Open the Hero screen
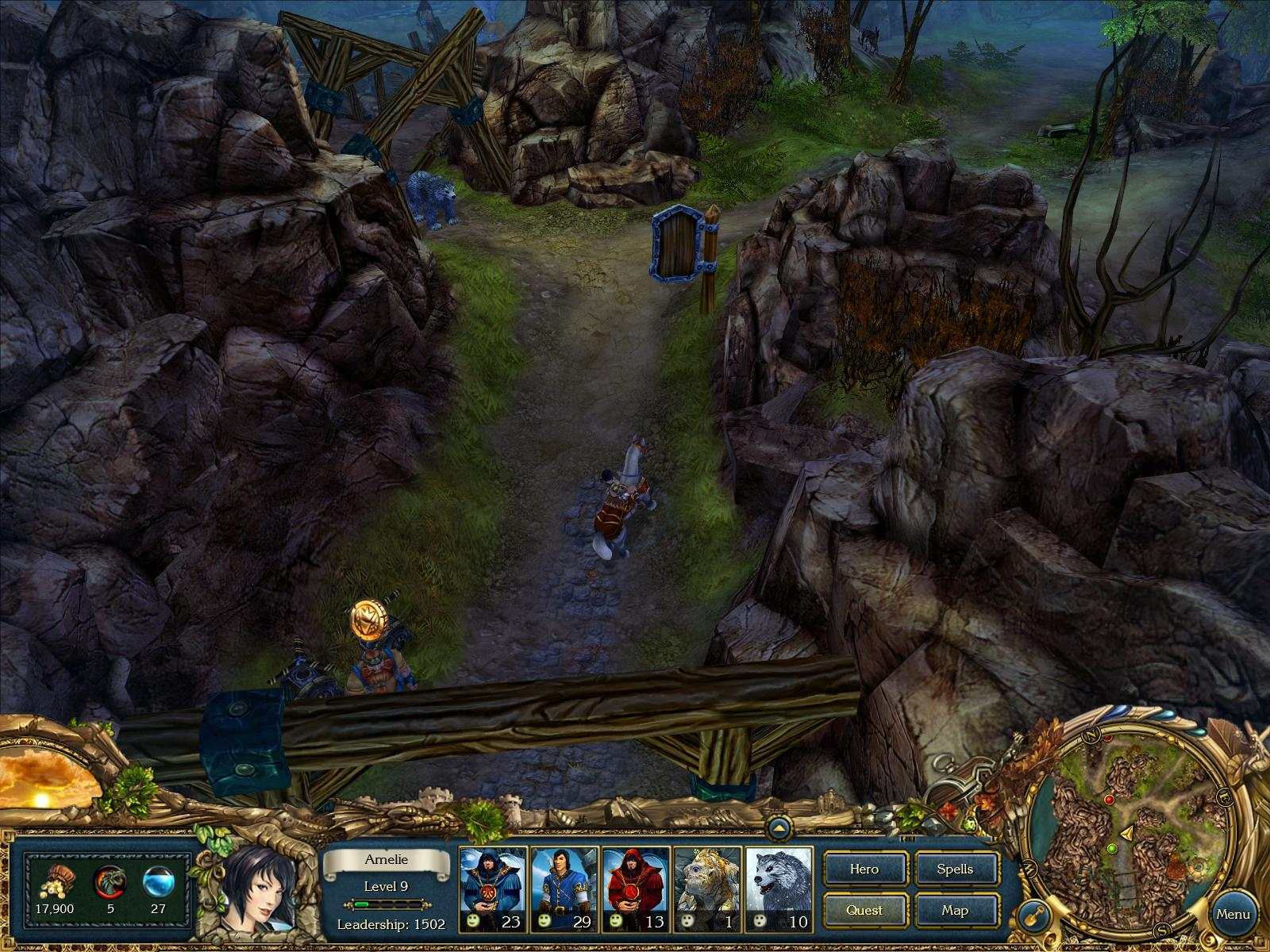1270x952 pixels. tap(865, 869)
